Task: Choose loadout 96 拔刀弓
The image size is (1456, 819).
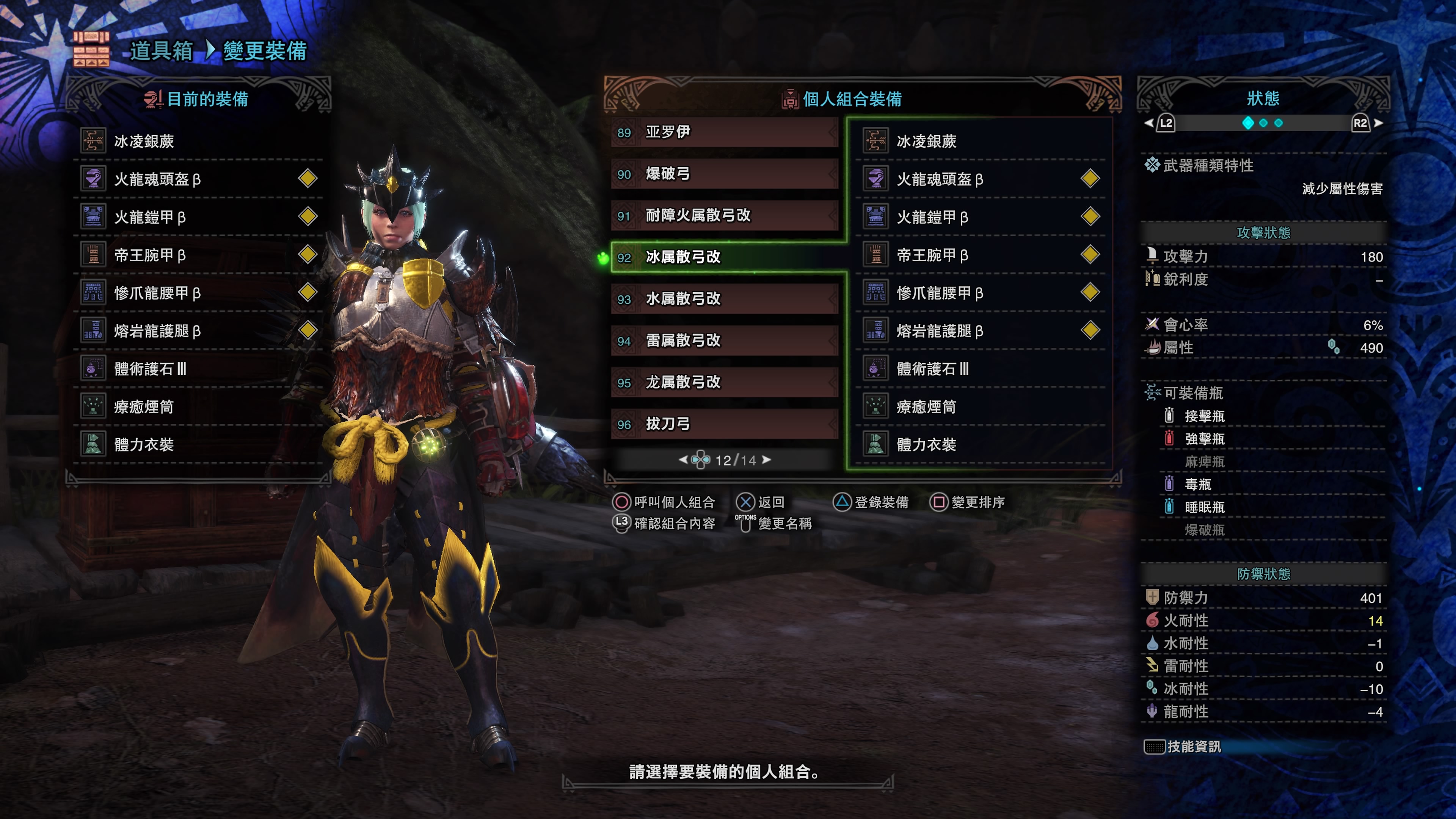Action: [x=723, y=424]
